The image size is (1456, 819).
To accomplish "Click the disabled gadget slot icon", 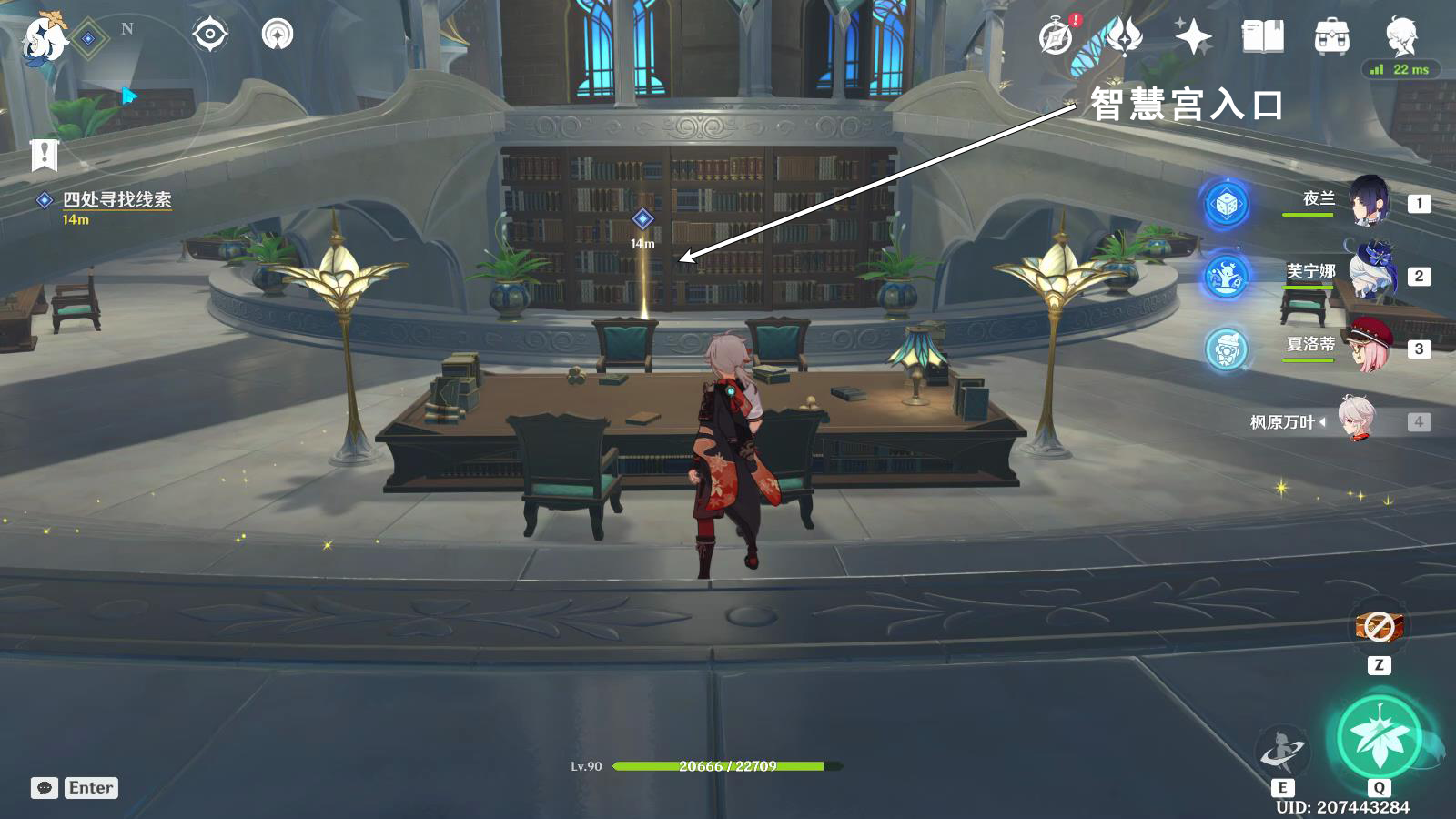I will [x=1379, y=627].
